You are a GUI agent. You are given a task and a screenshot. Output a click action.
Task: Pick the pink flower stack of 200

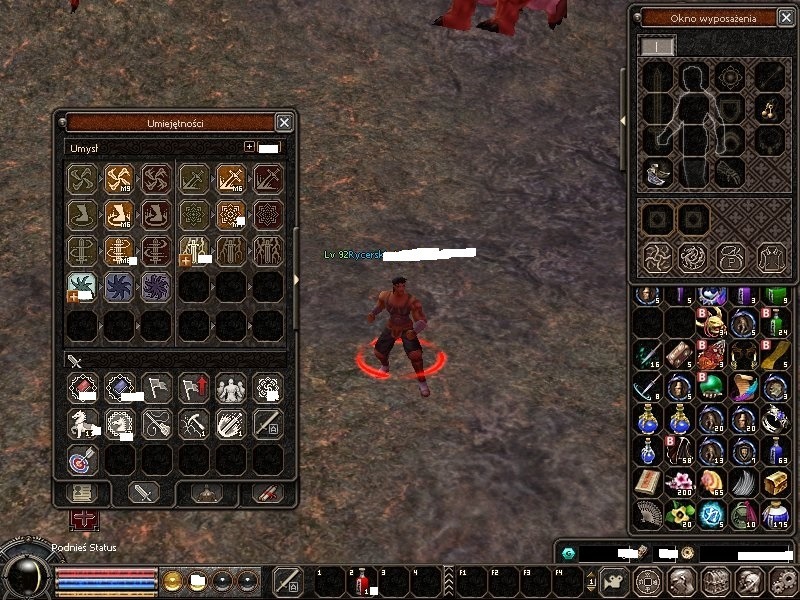(680, 483)
